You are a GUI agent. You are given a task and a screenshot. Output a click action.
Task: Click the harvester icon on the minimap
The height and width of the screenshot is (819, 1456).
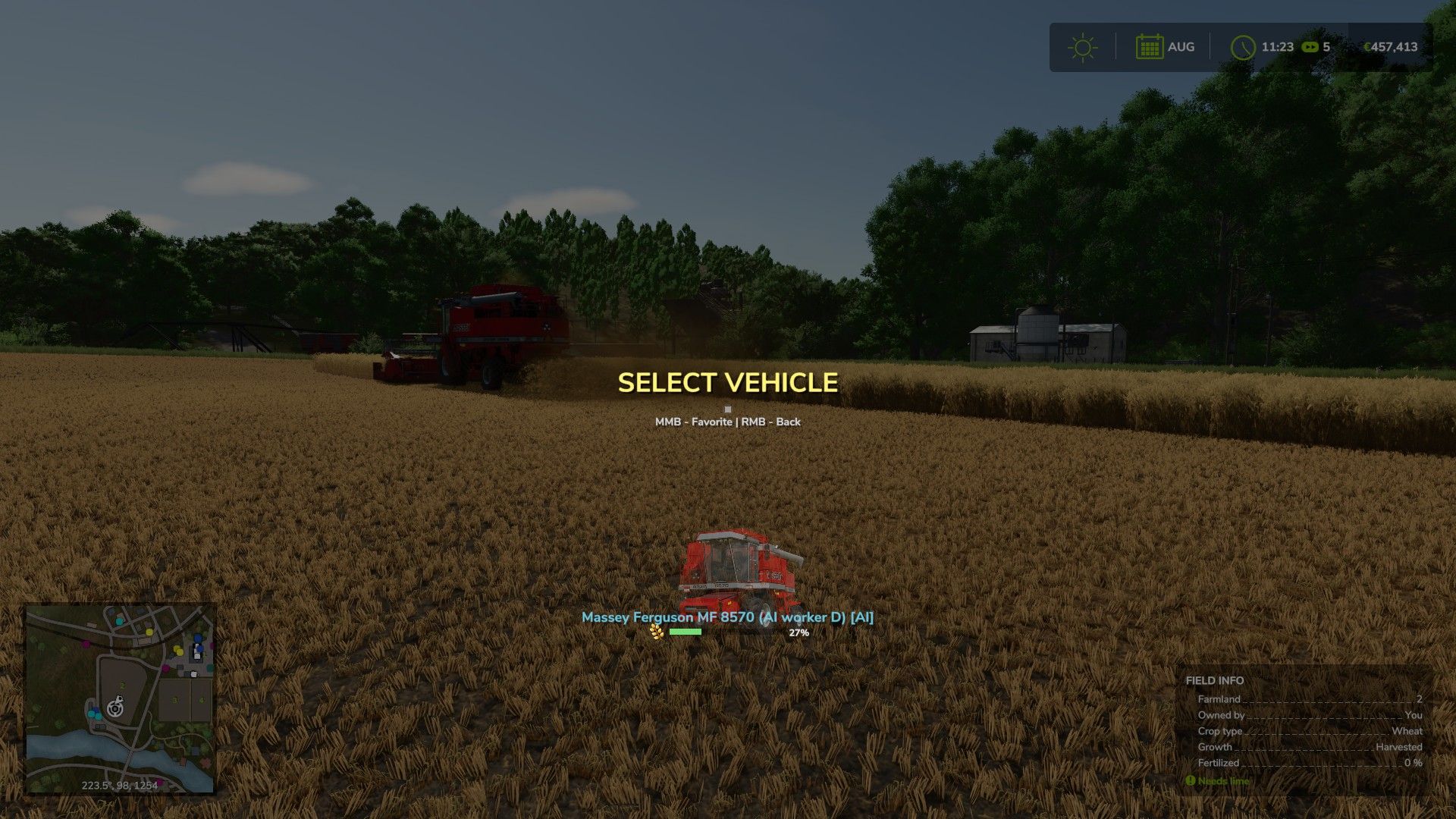click(120, 698)
